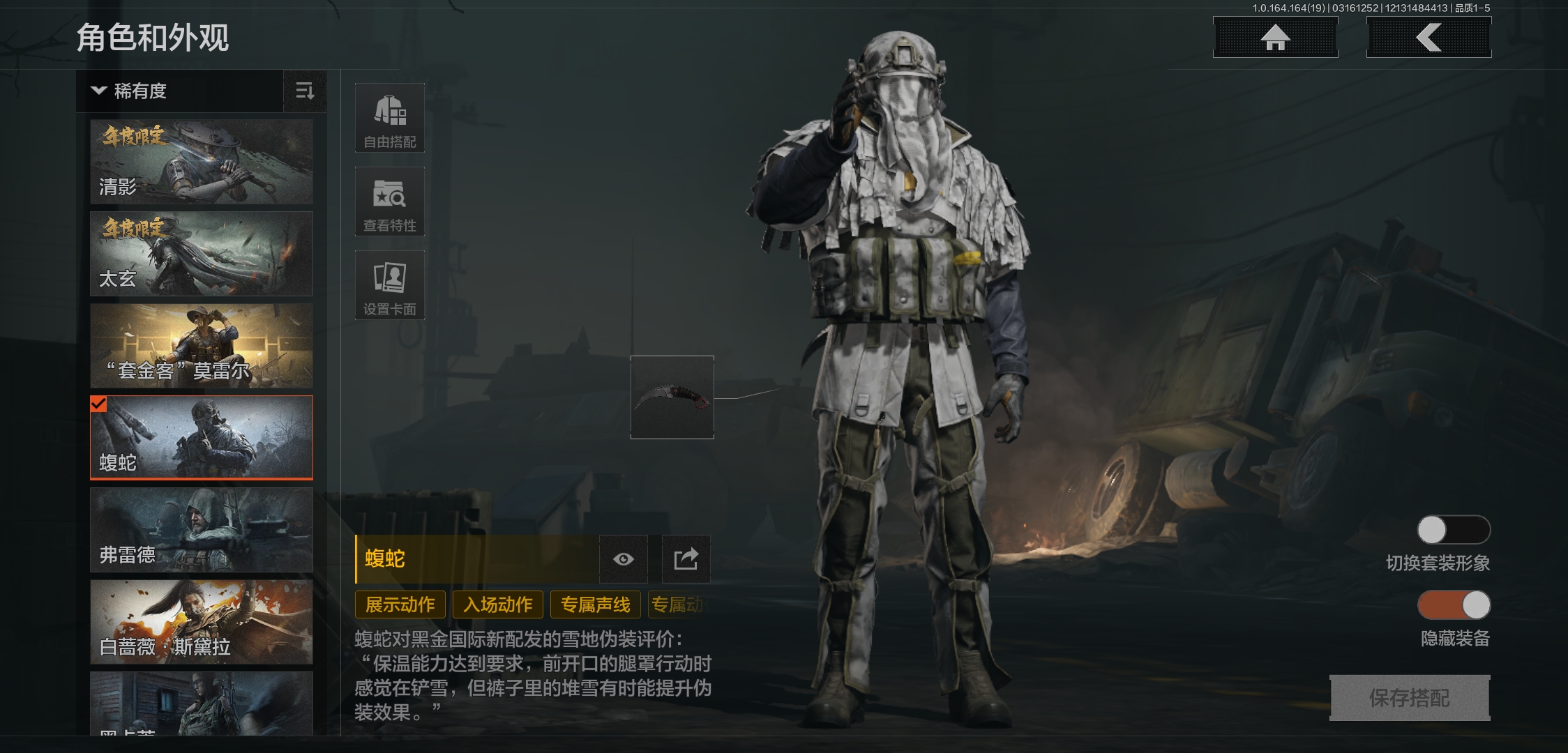Click the share icon next to 蝮蛇 name
This screenshot has height=753, width=1568.
point(684,558)
